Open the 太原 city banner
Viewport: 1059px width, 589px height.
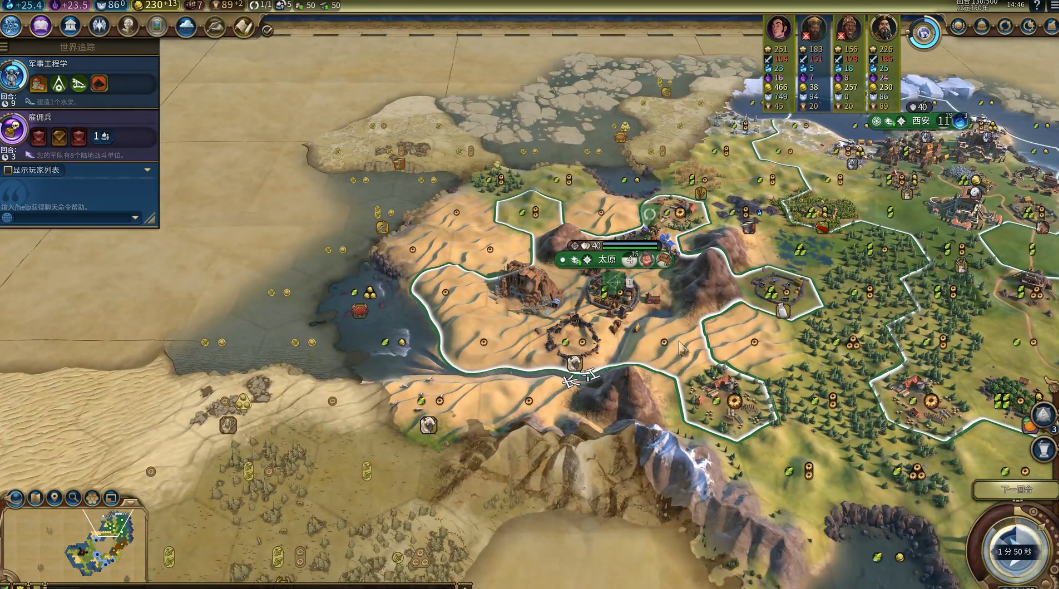click(x=607, y=259)
